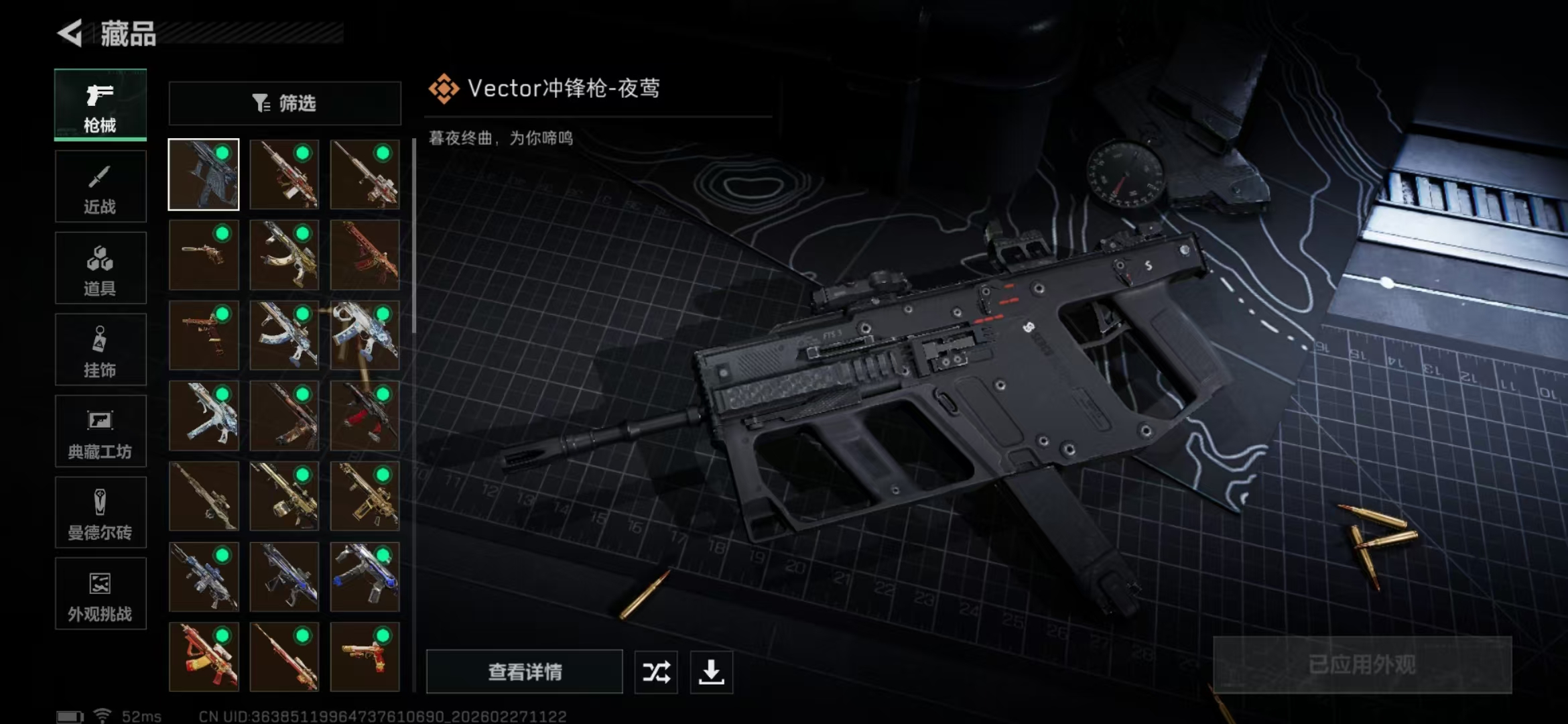Viewport: 1568px width, 724px height.
Task: Collapse the 藏品 collection view with back arrow
Action: coord(74,32)
